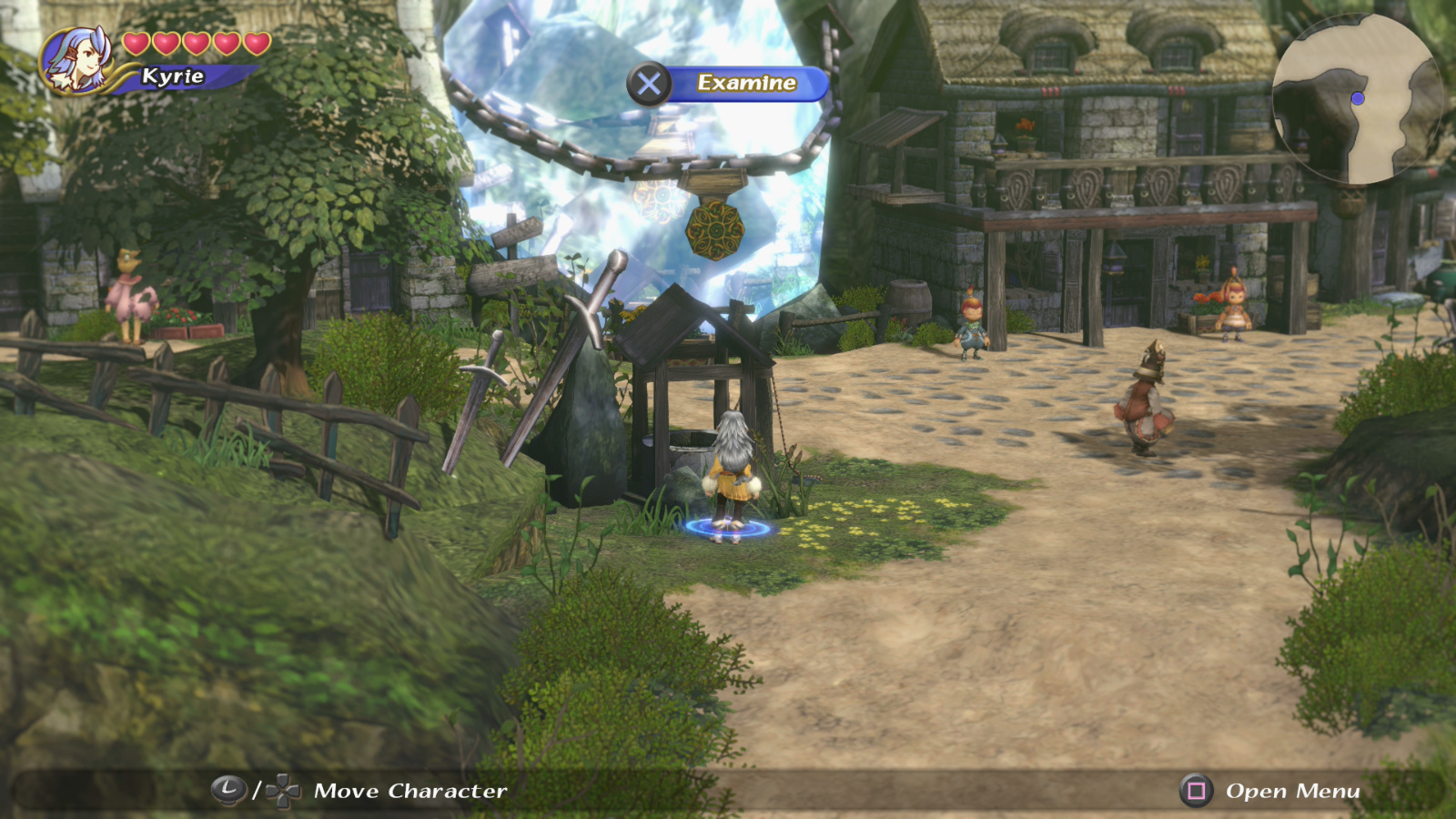
Task: Click the second heart beside the portrait
Action: 165,43
